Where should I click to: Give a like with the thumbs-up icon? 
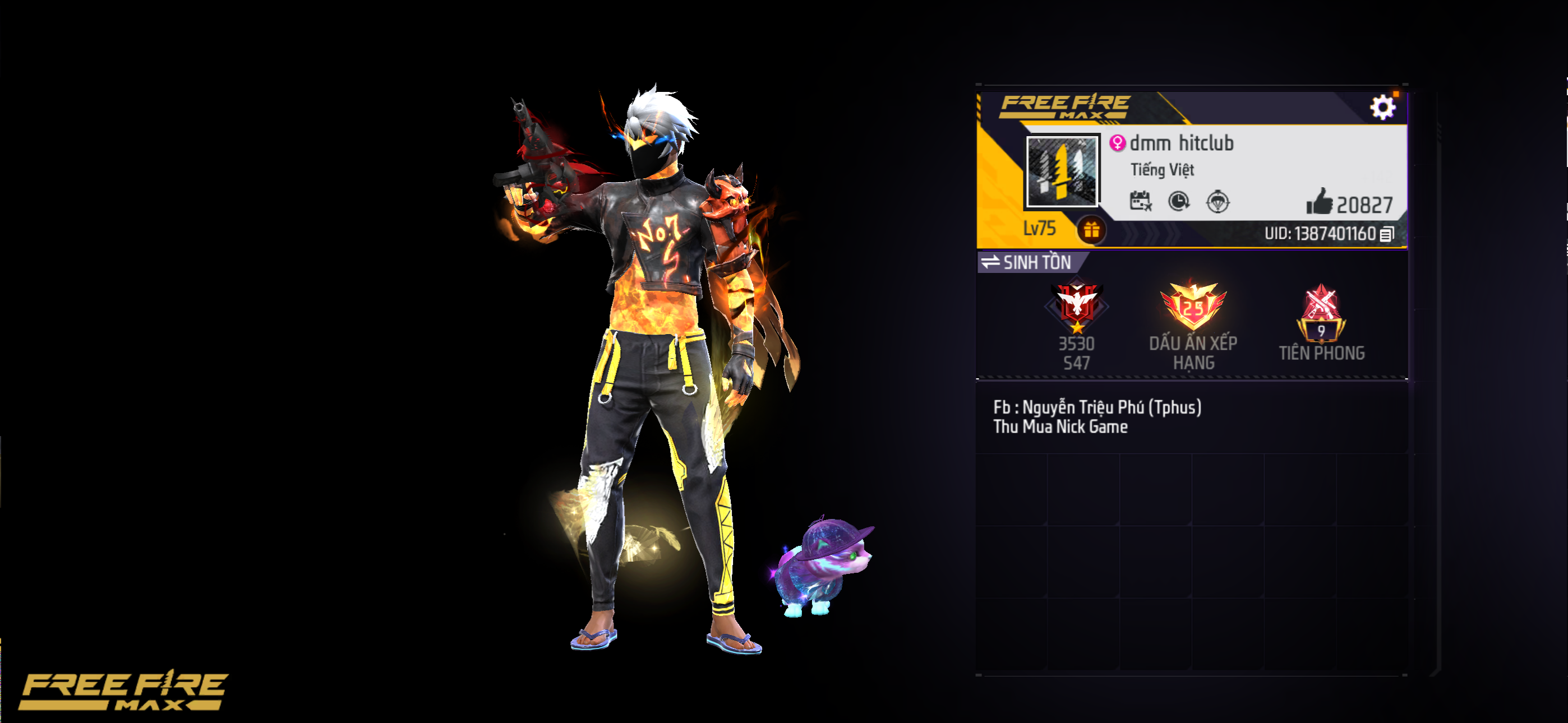pyautogui.click(x=1319, y=202)
